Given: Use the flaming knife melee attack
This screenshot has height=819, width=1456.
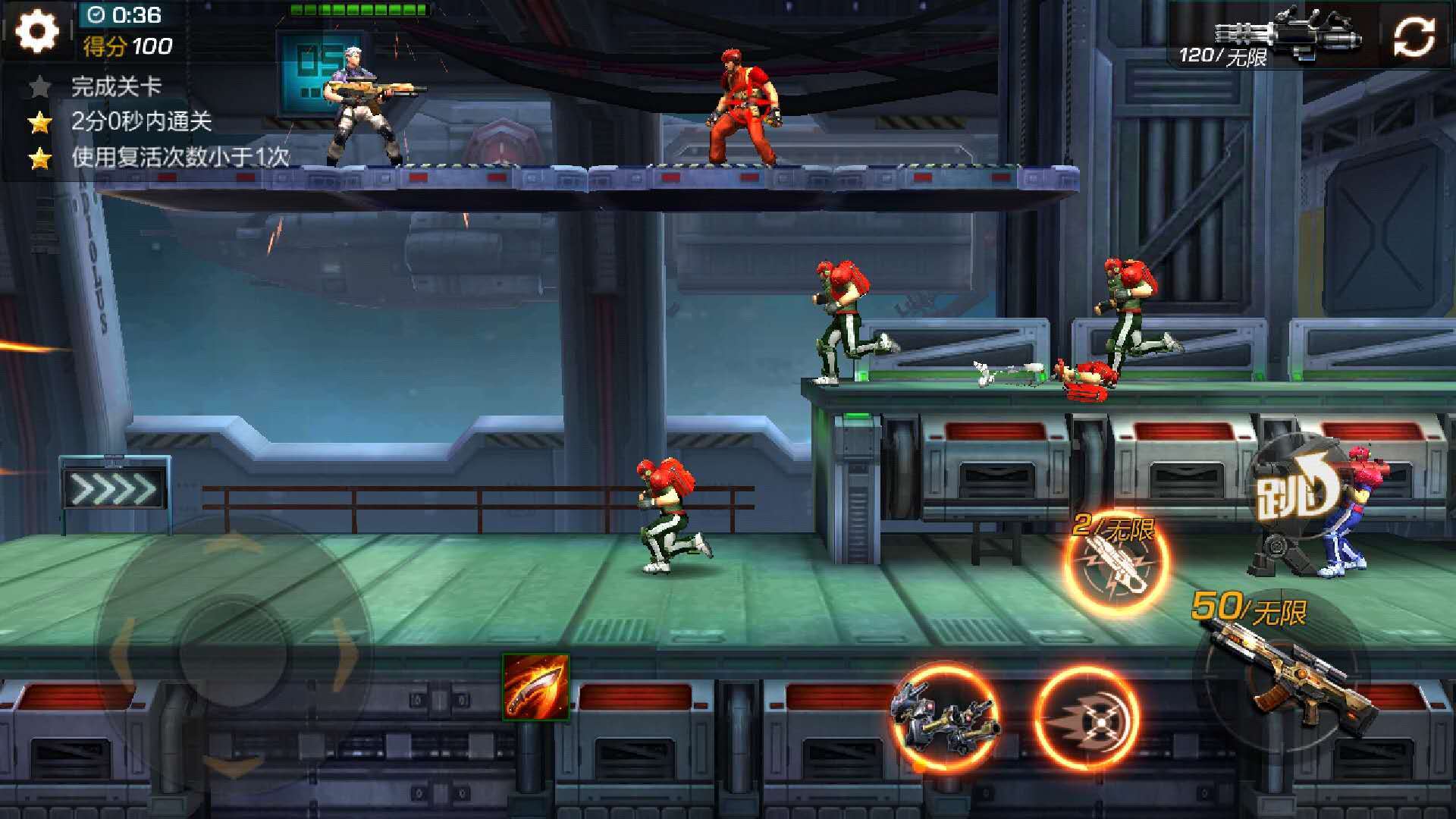Looking at the screenshot, I should [x=535, y=687].
